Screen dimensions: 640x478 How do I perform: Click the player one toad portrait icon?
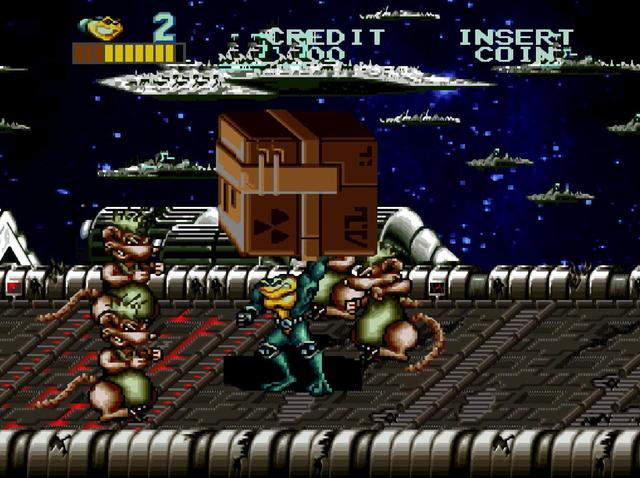click(x=101, y=27)
